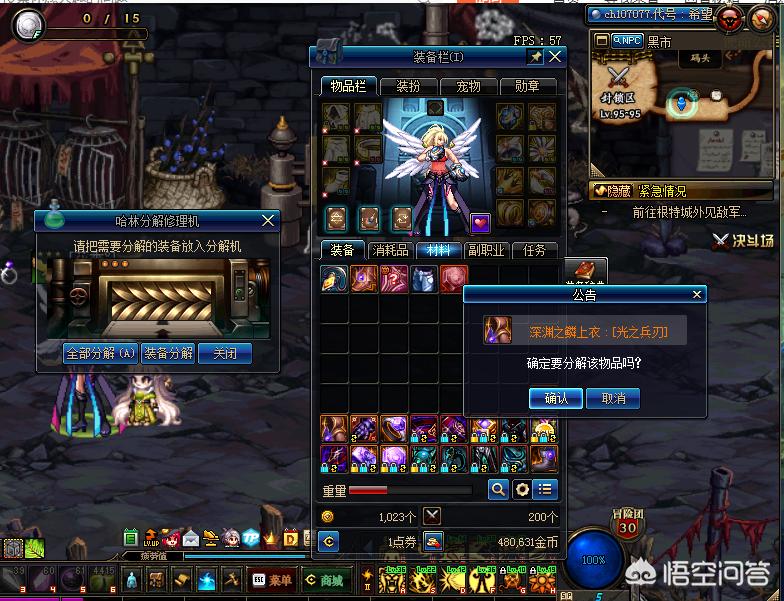Switch to the 装扮 tab
Screen dimensions: 784x601
408,86
